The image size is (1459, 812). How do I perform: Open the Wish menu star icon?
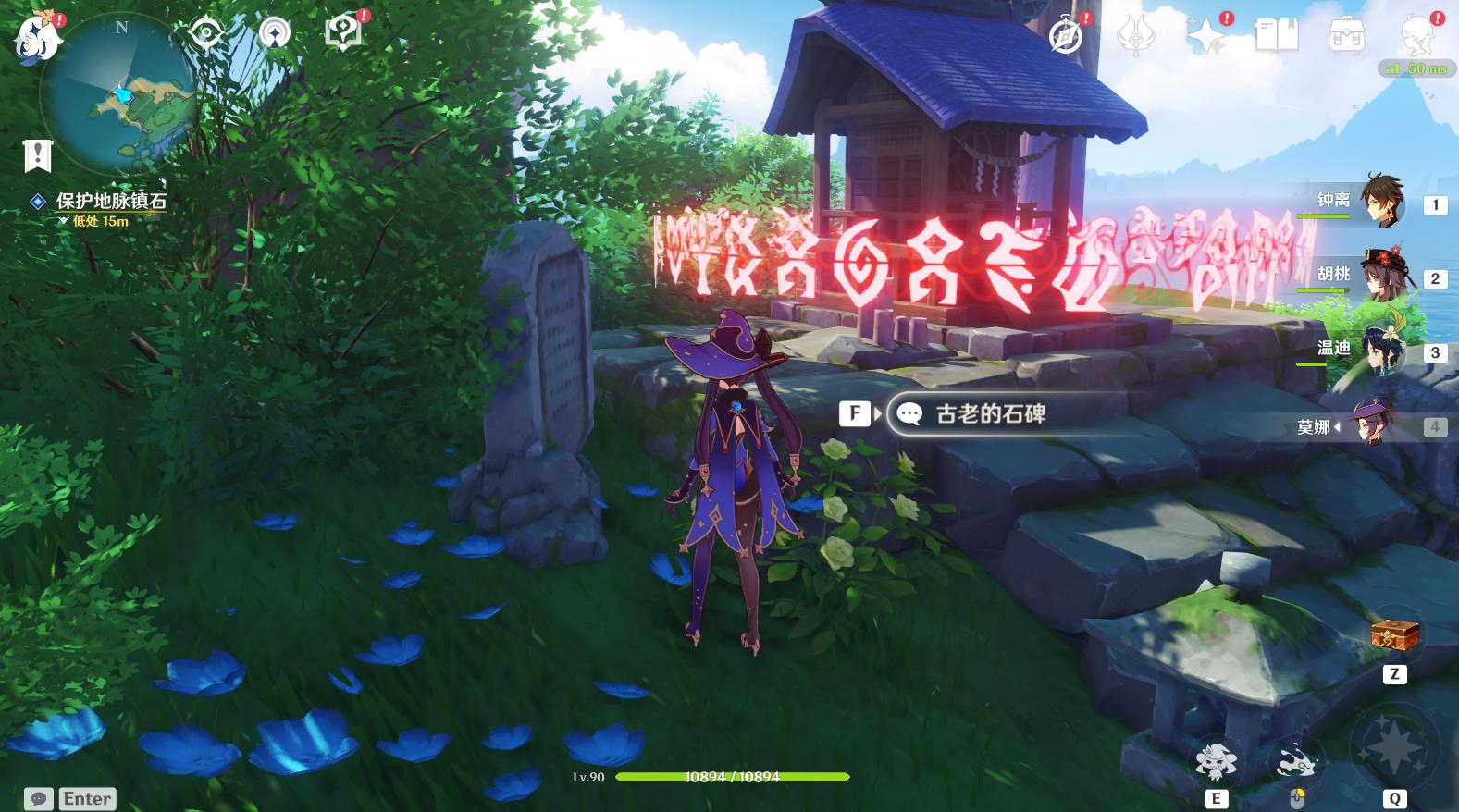coord(1207,35)
